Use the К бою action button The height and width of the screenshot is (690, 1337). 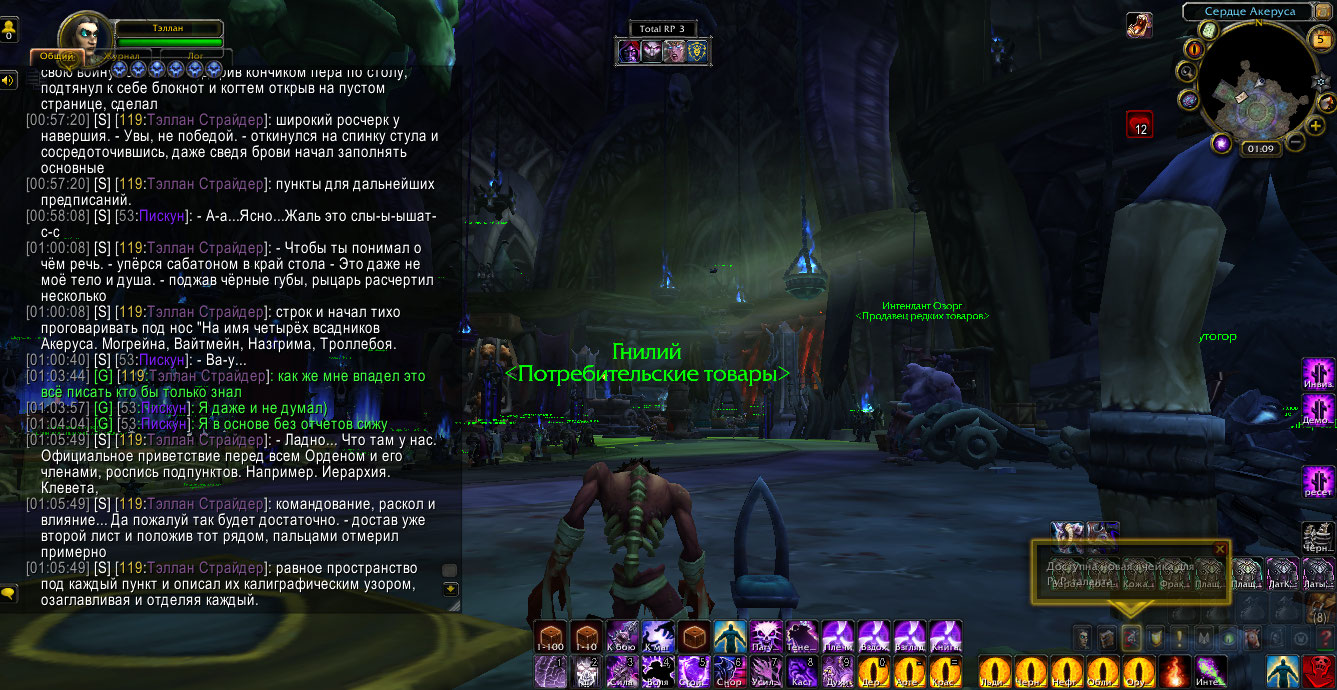coord(622,635)
